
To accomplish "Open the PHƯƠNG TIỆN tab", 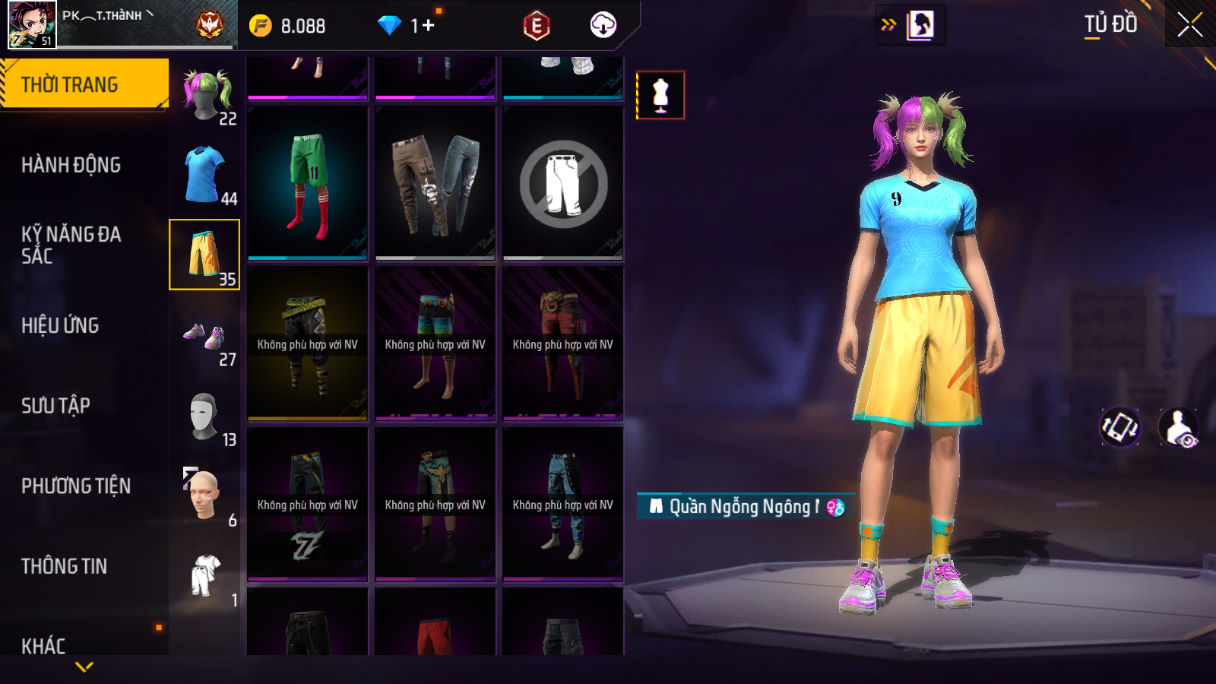I will pyautogui.click(x=76, y=486).
